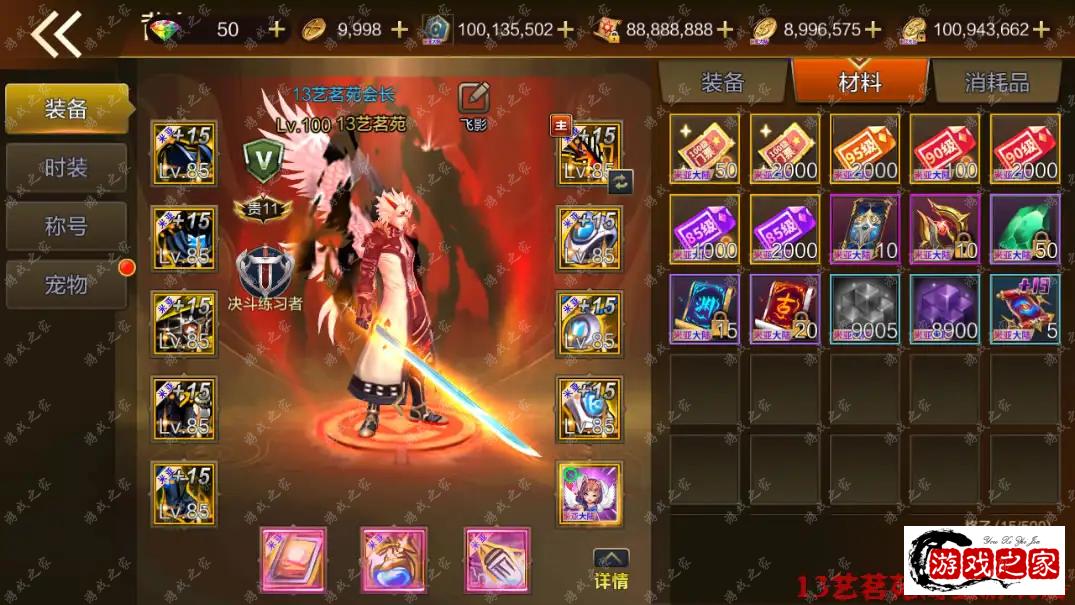Switch to the 消耗品 consumables tab
Viewport: 1075px width, 605px height.
[996, 82]
